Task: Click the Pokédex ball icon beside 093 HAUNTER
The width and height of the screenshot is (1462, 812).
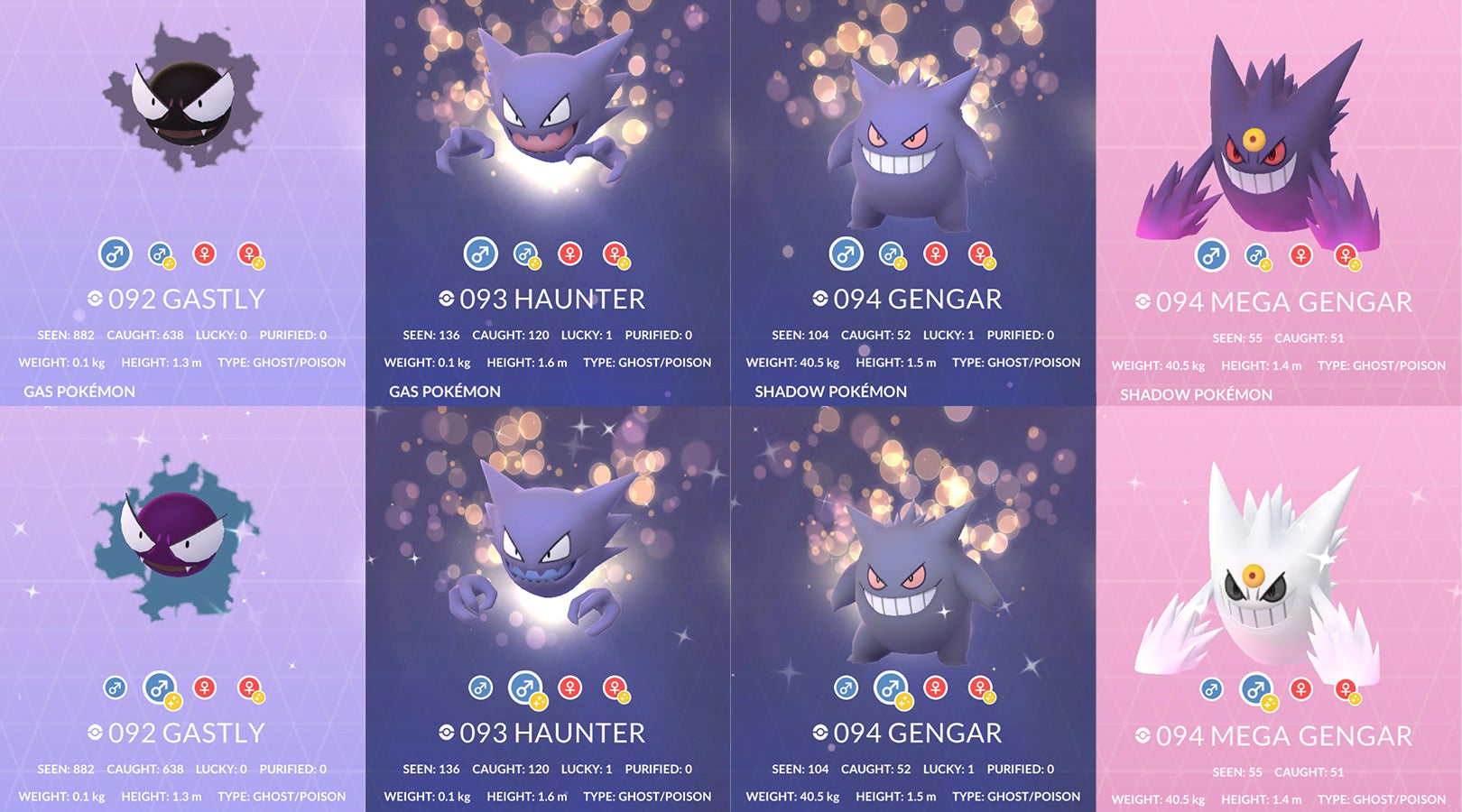Action: pos(449,299)
